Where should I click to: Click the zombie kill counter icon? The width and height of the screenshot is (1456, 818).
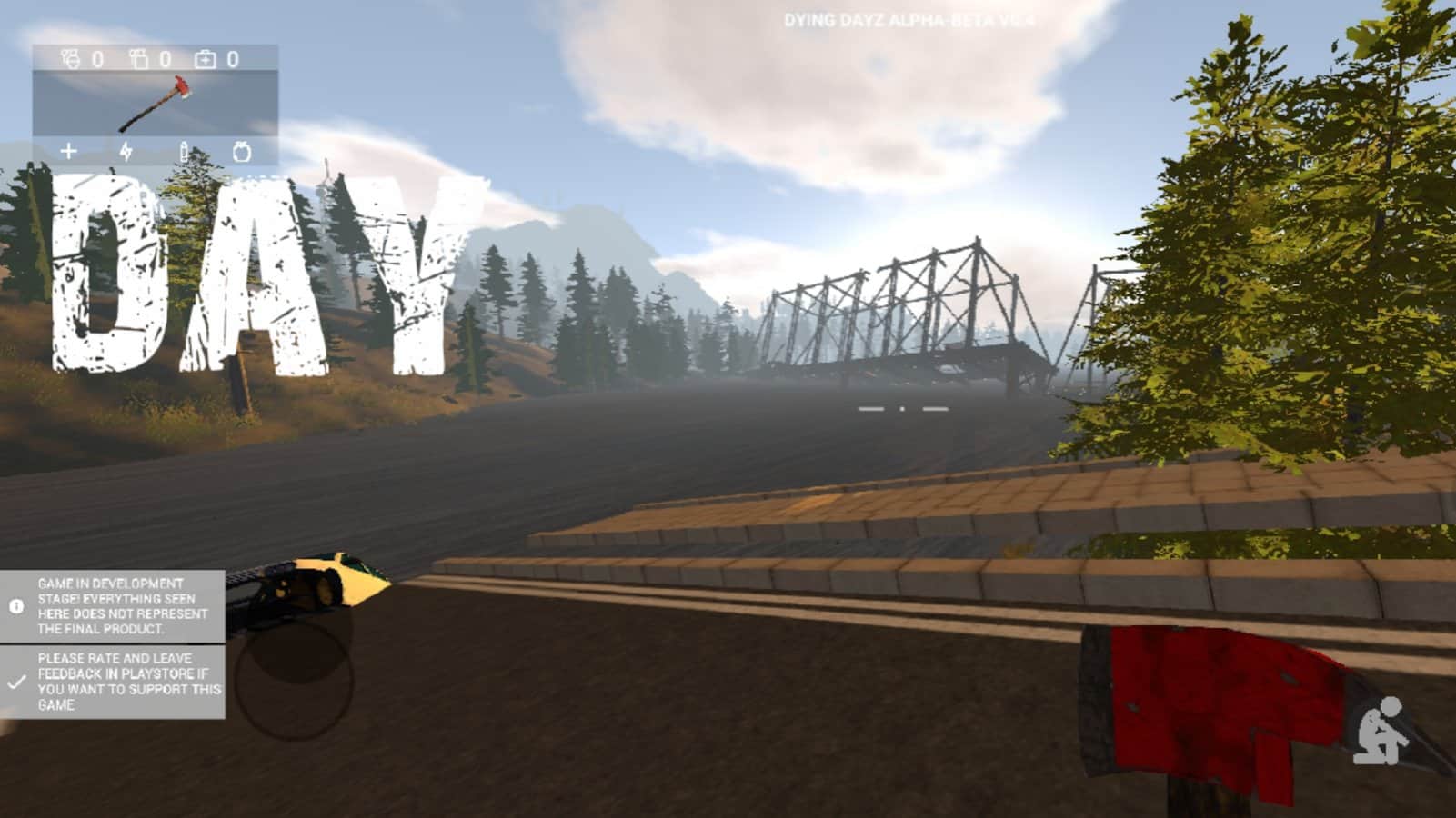coord(70,59)
